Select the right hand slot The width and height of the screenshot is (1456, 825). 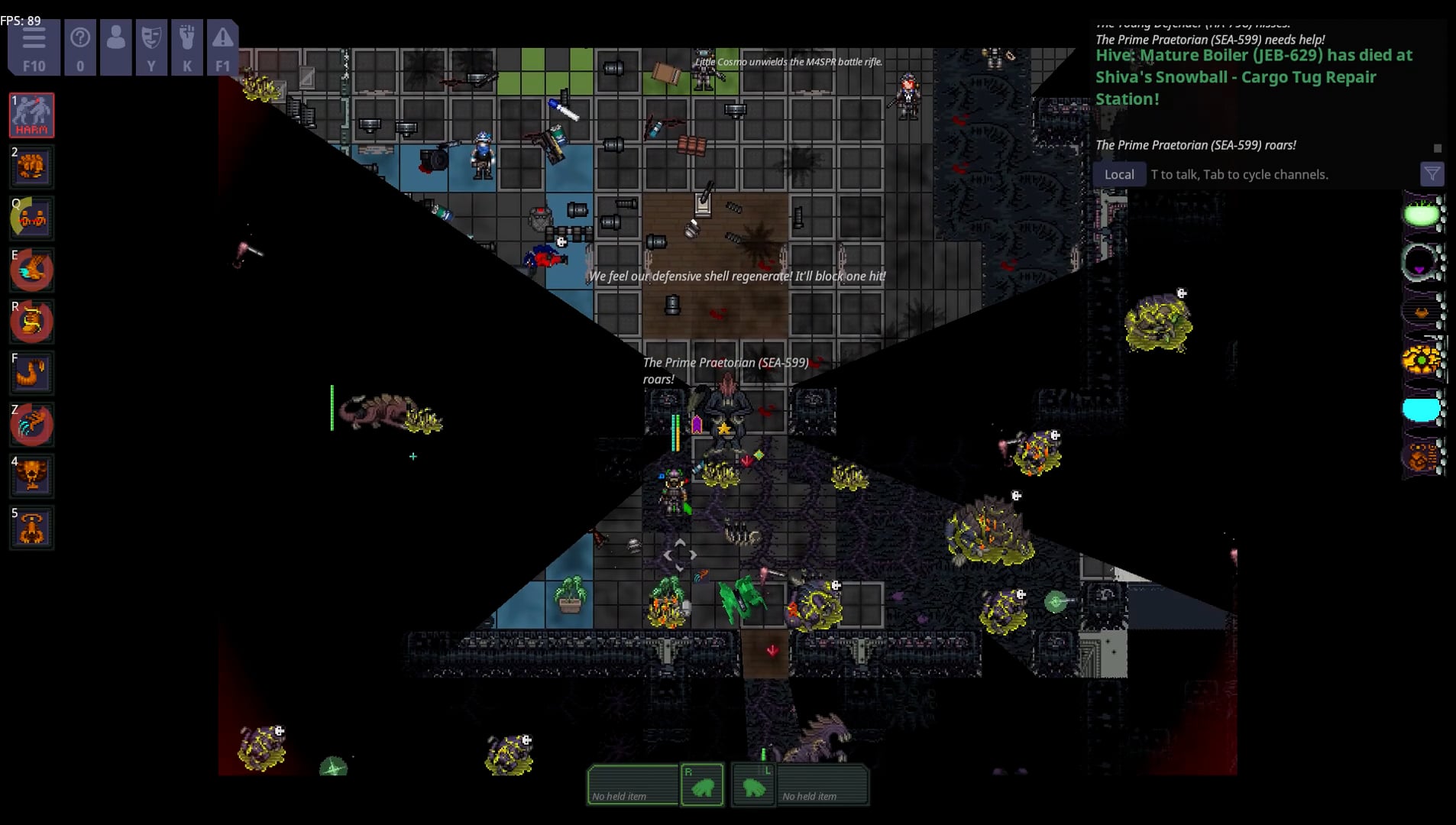702,785
